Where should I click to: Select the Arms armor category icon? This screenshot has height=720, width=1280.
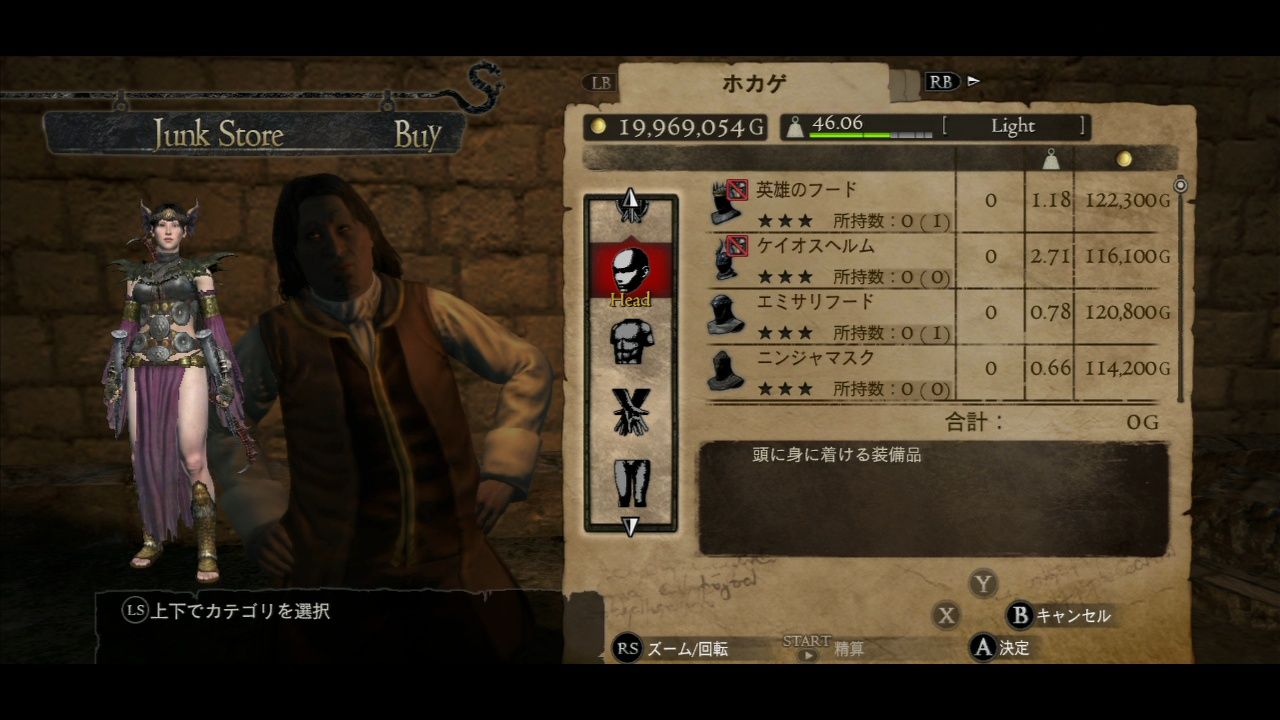[629, 414]
